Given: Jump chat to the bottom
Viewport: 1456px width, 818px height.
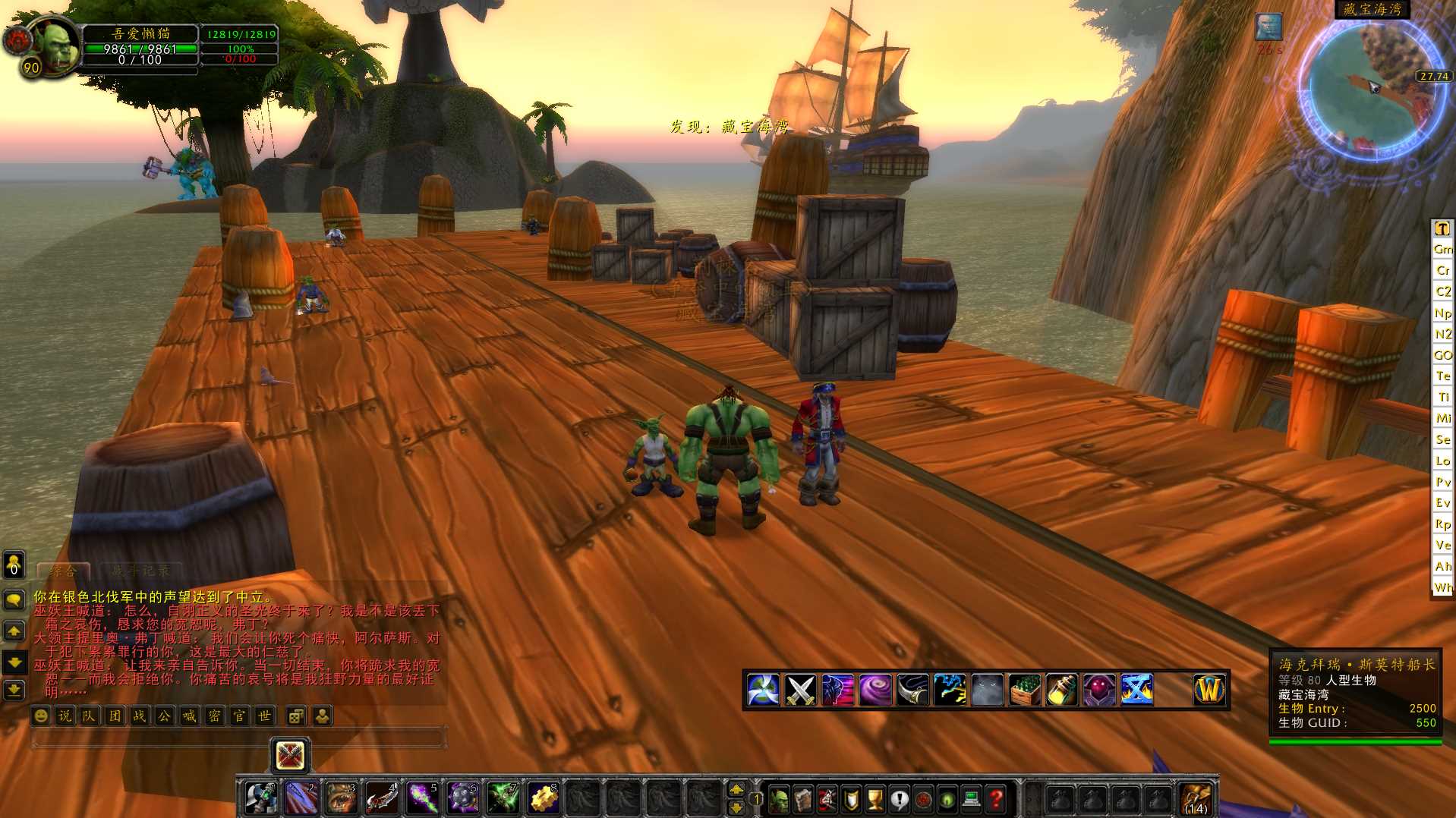Looking at the screenshot, I should 14,690.
